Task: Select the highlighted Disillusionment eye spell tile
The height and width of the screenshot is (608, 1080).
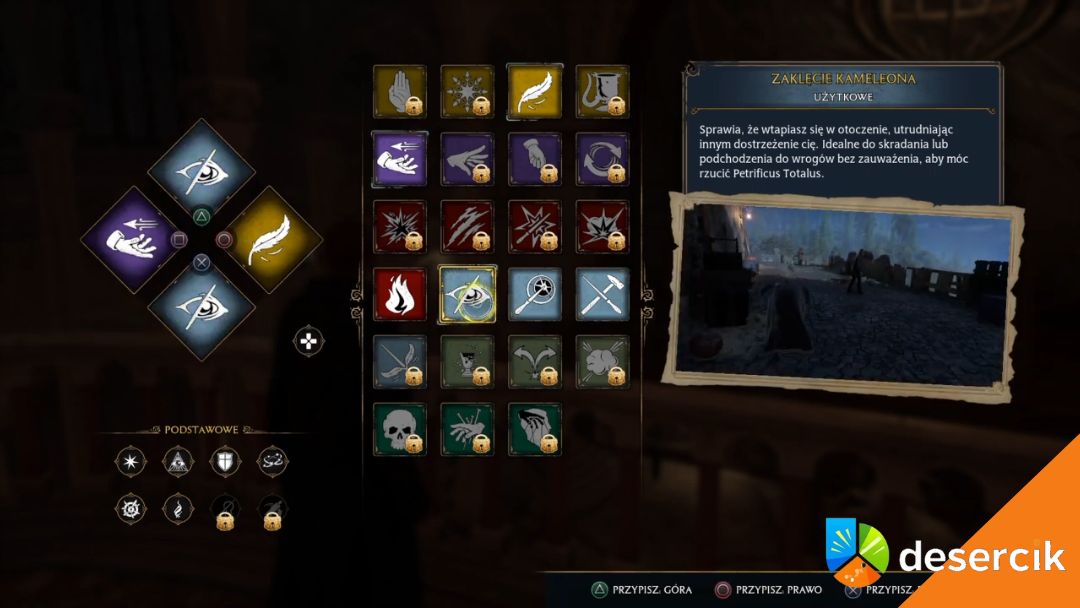Action: (x=467, y=294)
